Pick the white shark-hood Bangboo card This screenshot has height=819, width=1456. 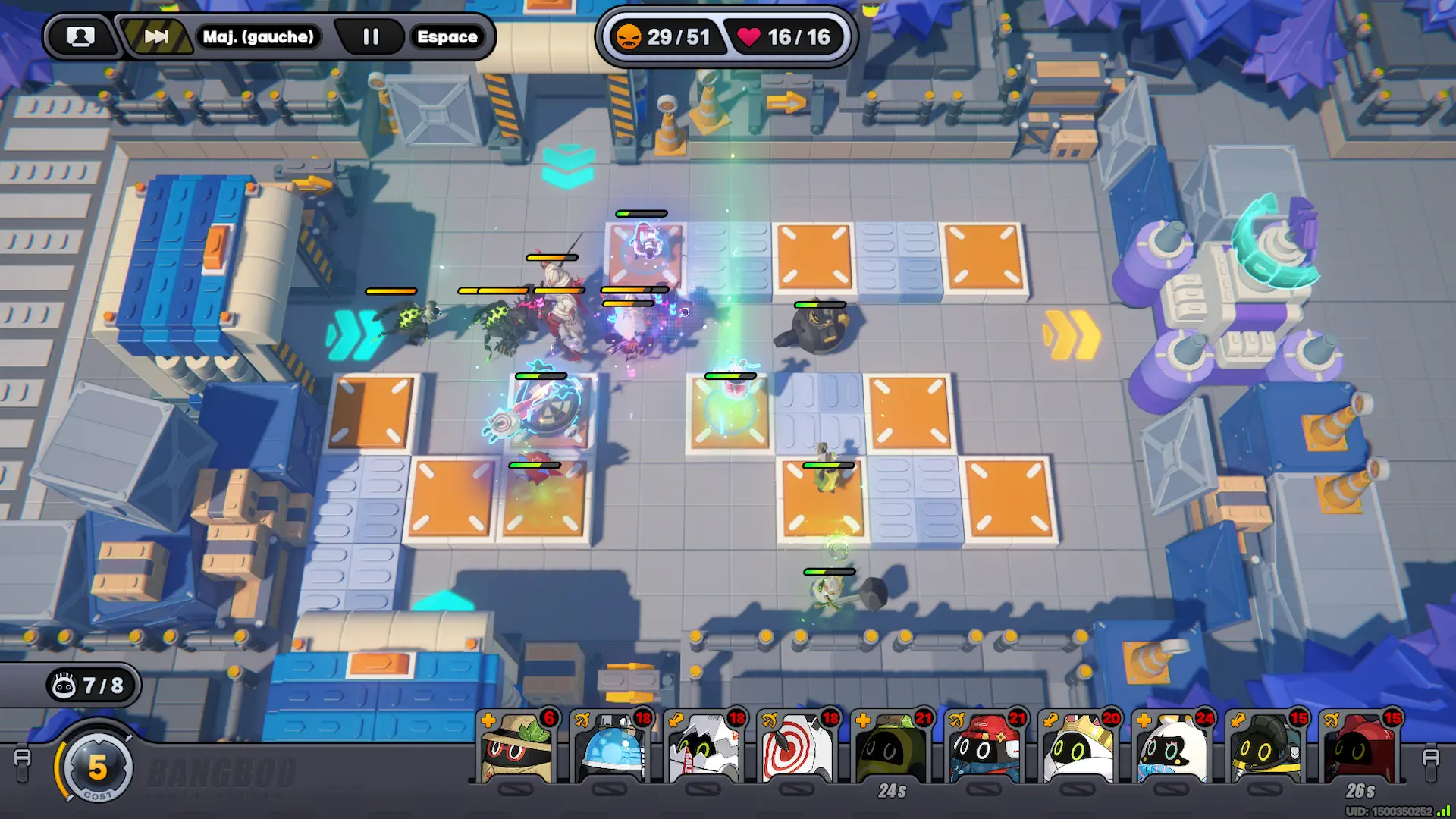704,748
